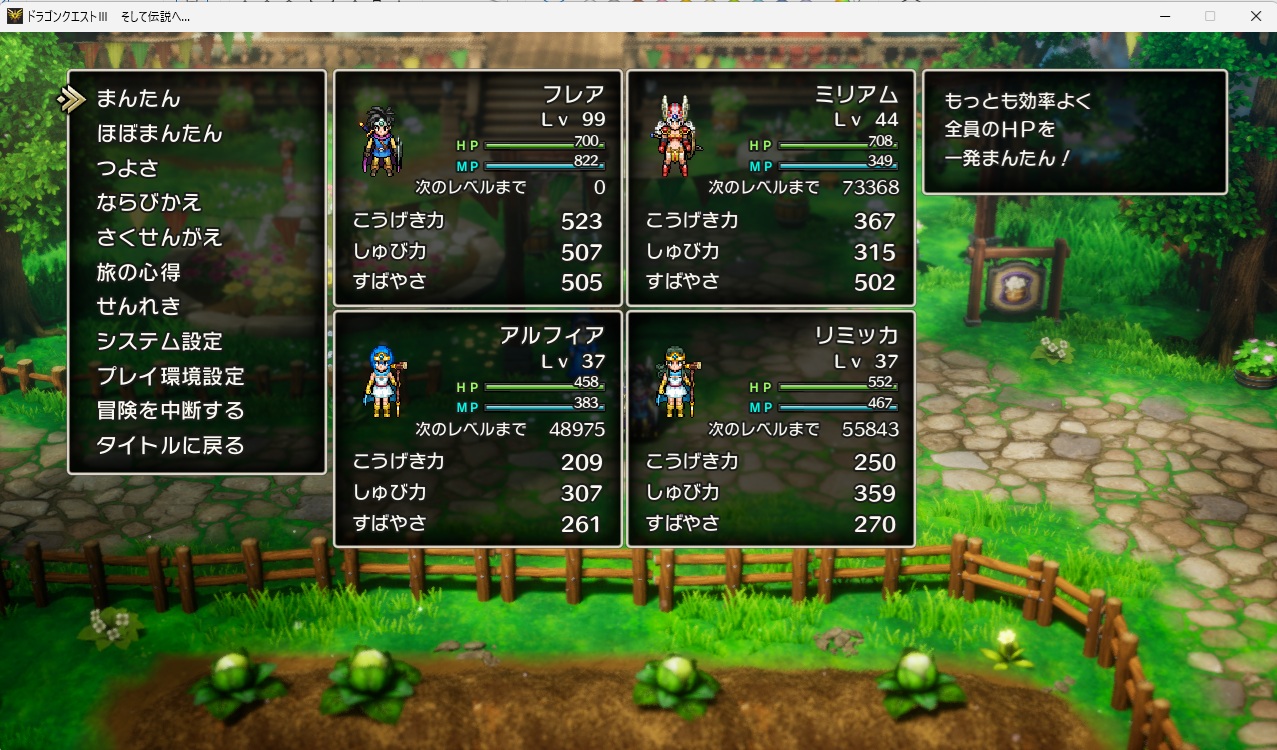This screenshot has width=1277, height=750.
Task: Show the せんれき battle record
Action: pos(138,307)
